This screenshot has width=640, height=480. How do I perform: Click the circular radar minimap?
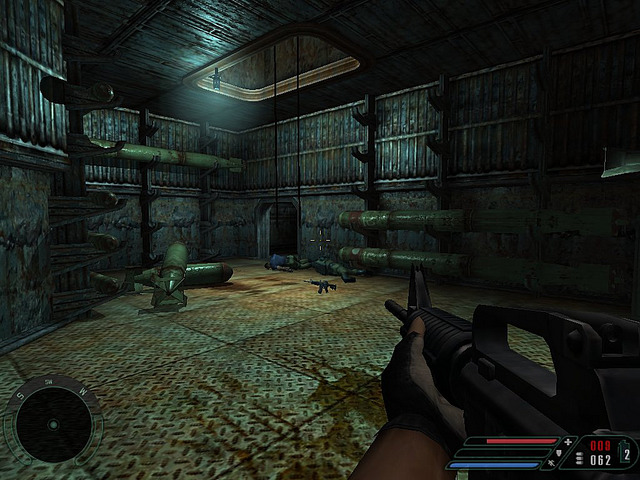coord(51,425)
